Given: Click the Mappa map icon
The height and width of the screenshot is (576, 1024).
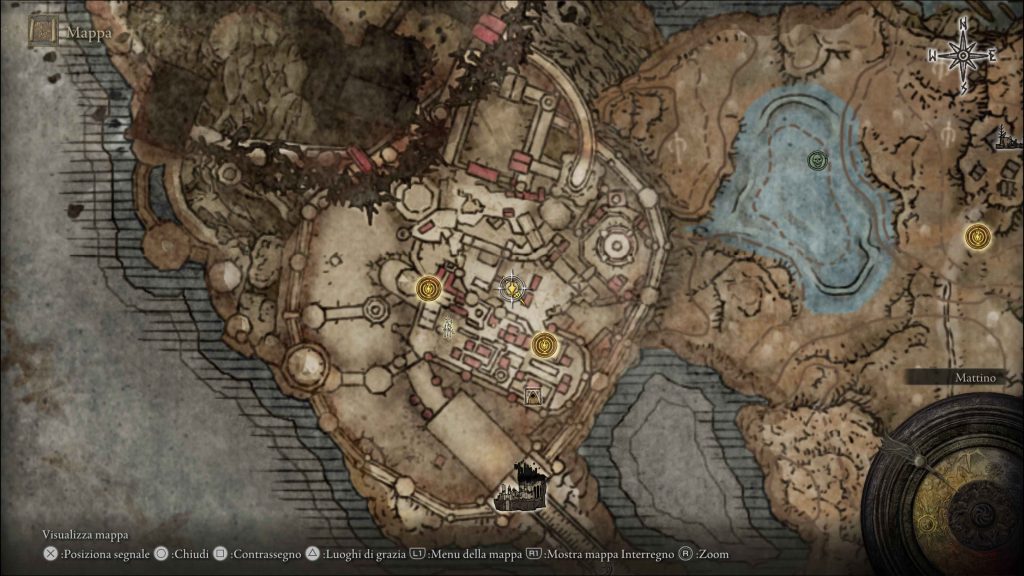Looking at the screenshot, I should 44,30.
